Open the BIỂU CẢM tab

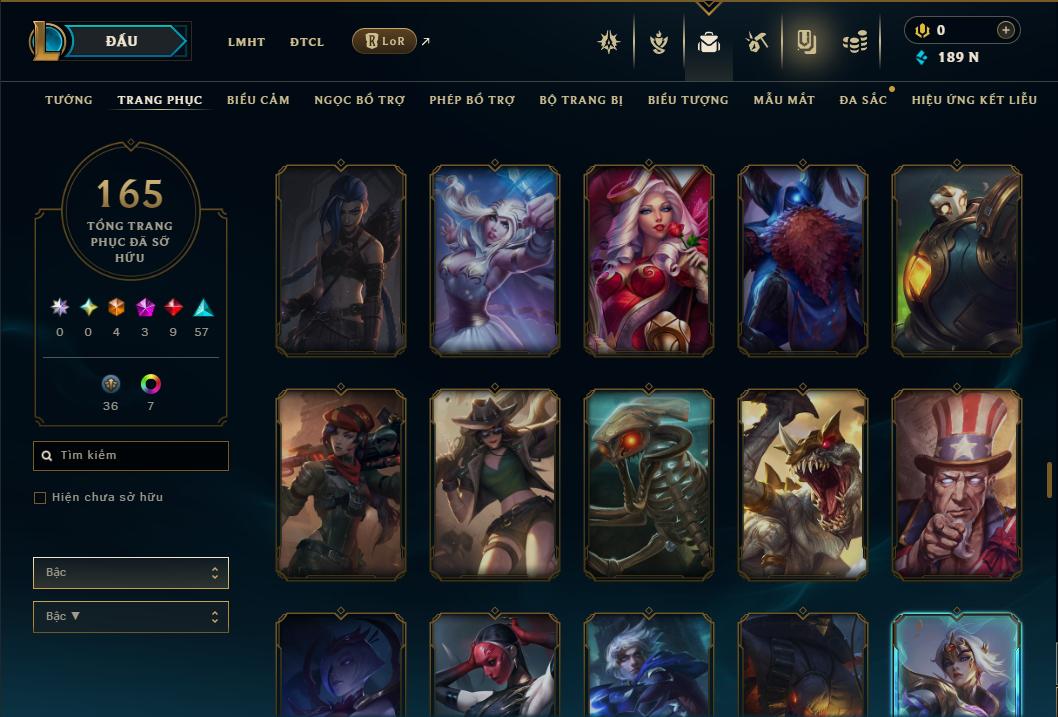coord(258,100)
